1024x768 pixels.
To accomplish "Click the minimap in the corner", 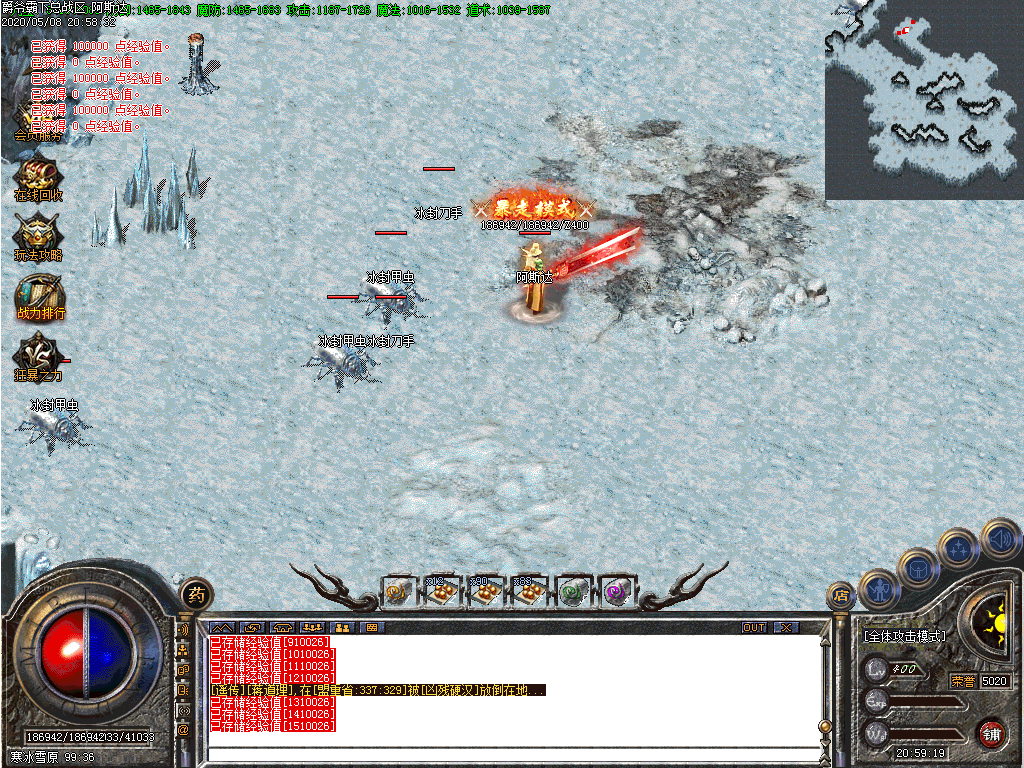I will coord(924,100).
